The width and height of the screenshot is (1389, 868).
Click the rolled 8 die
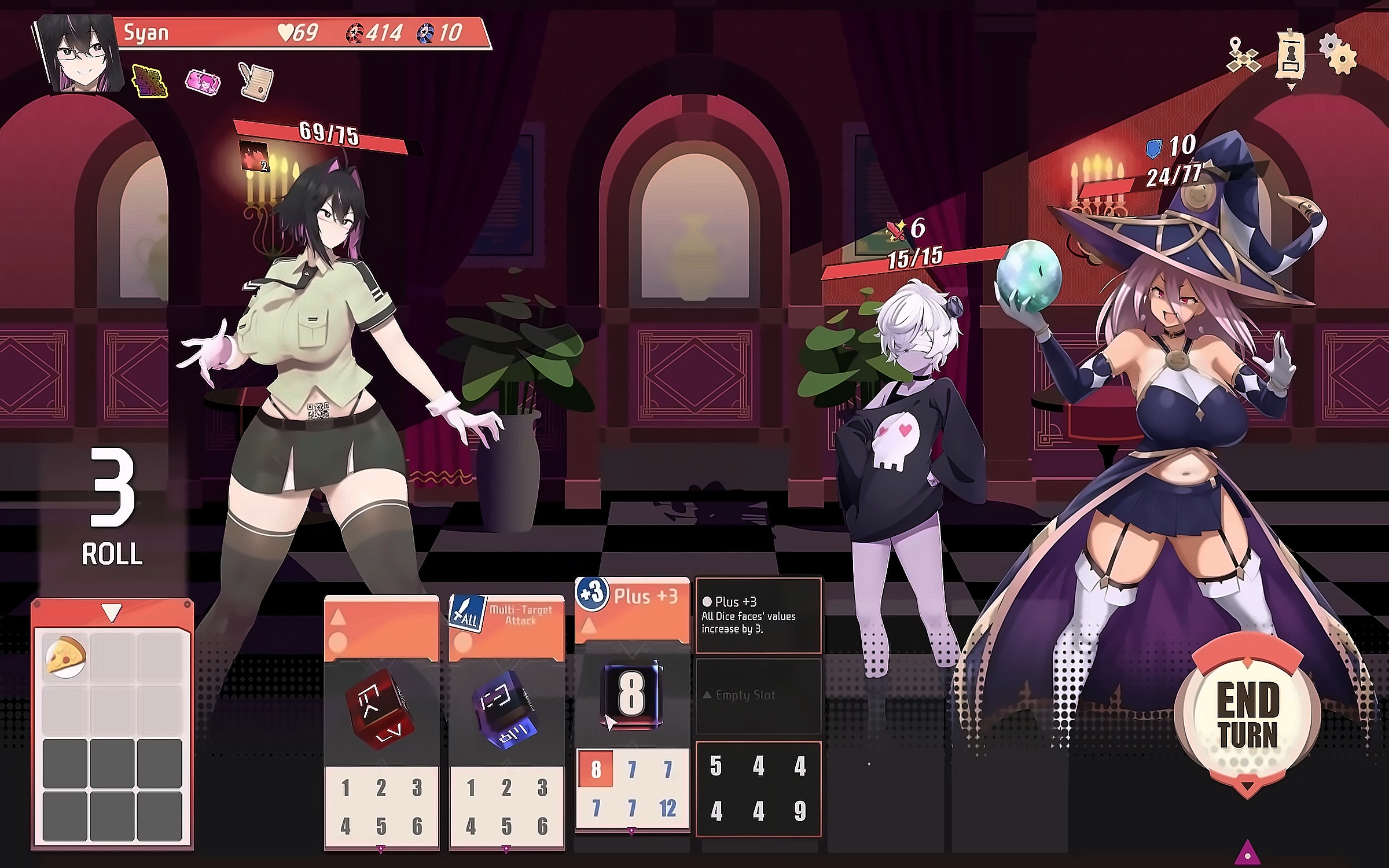click(x=631, y=693)
